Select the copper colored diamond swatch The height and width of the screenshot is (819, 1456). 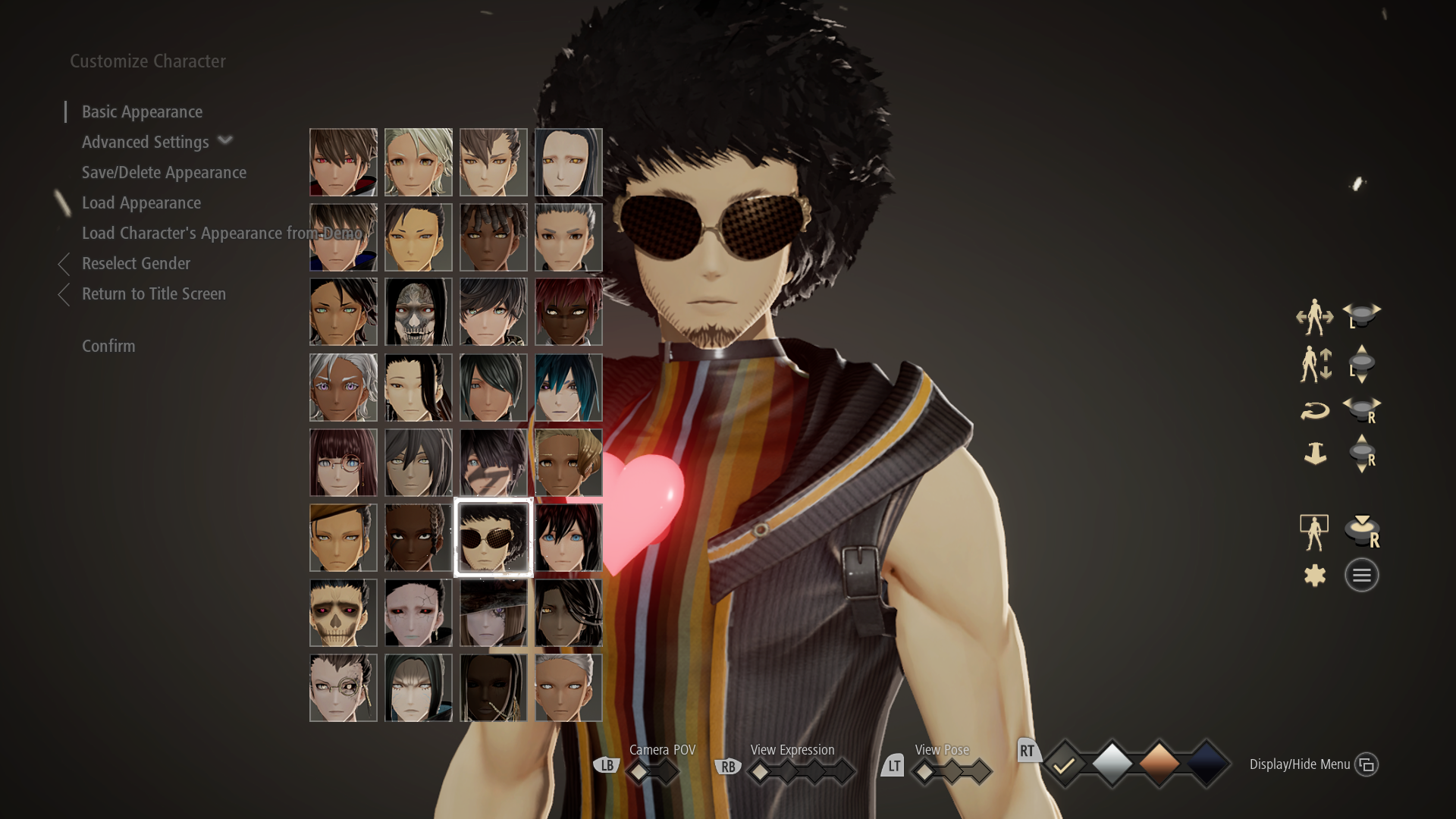click(1160, 764)
